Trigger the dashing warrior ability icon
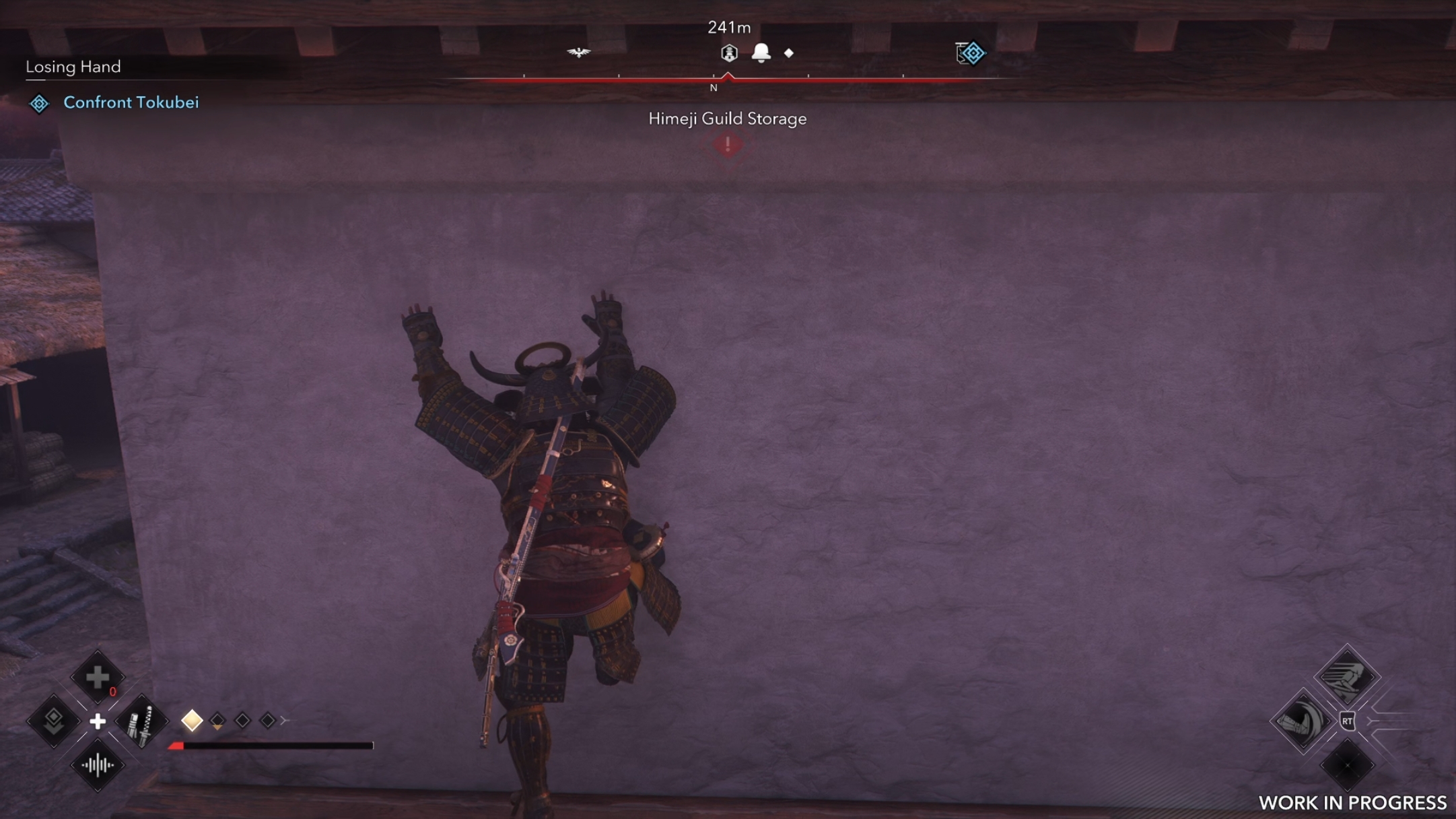This screenshot has height=819, width=1456. tap(1346, 677)
